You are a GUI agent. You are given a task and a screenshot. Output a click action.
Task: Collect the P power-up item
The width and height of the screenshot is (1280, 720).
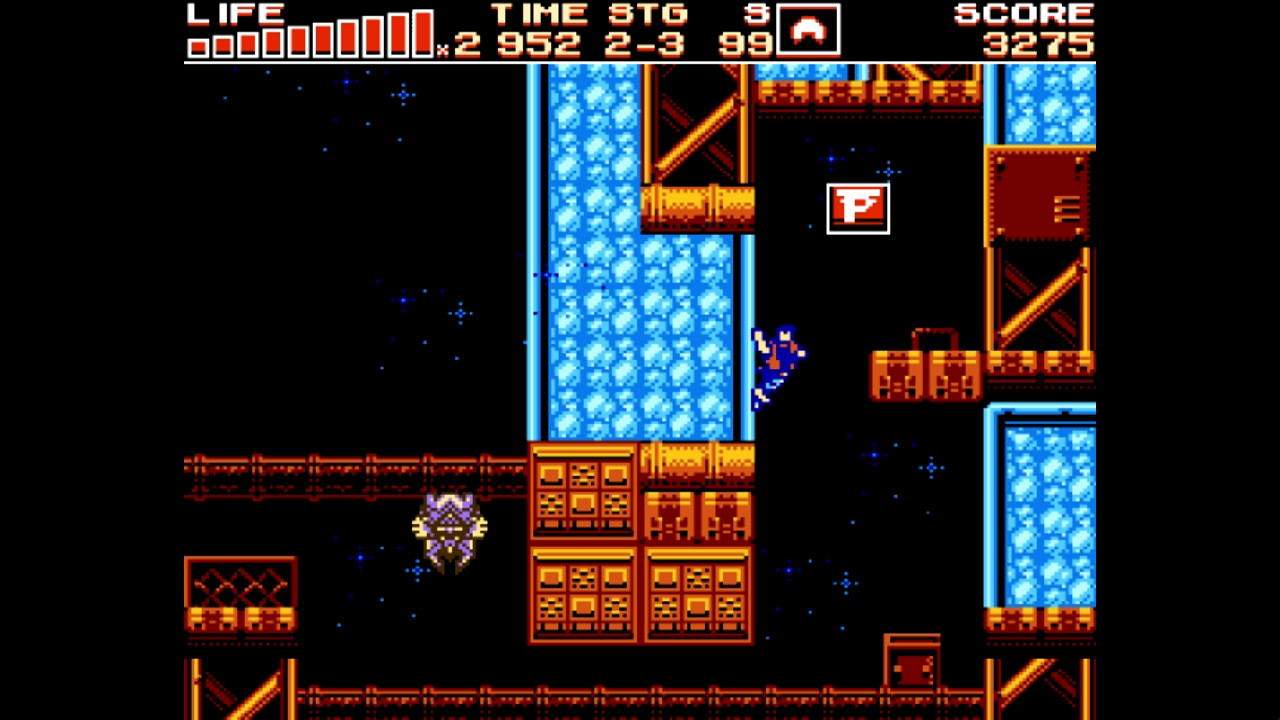tap(858, 206)
